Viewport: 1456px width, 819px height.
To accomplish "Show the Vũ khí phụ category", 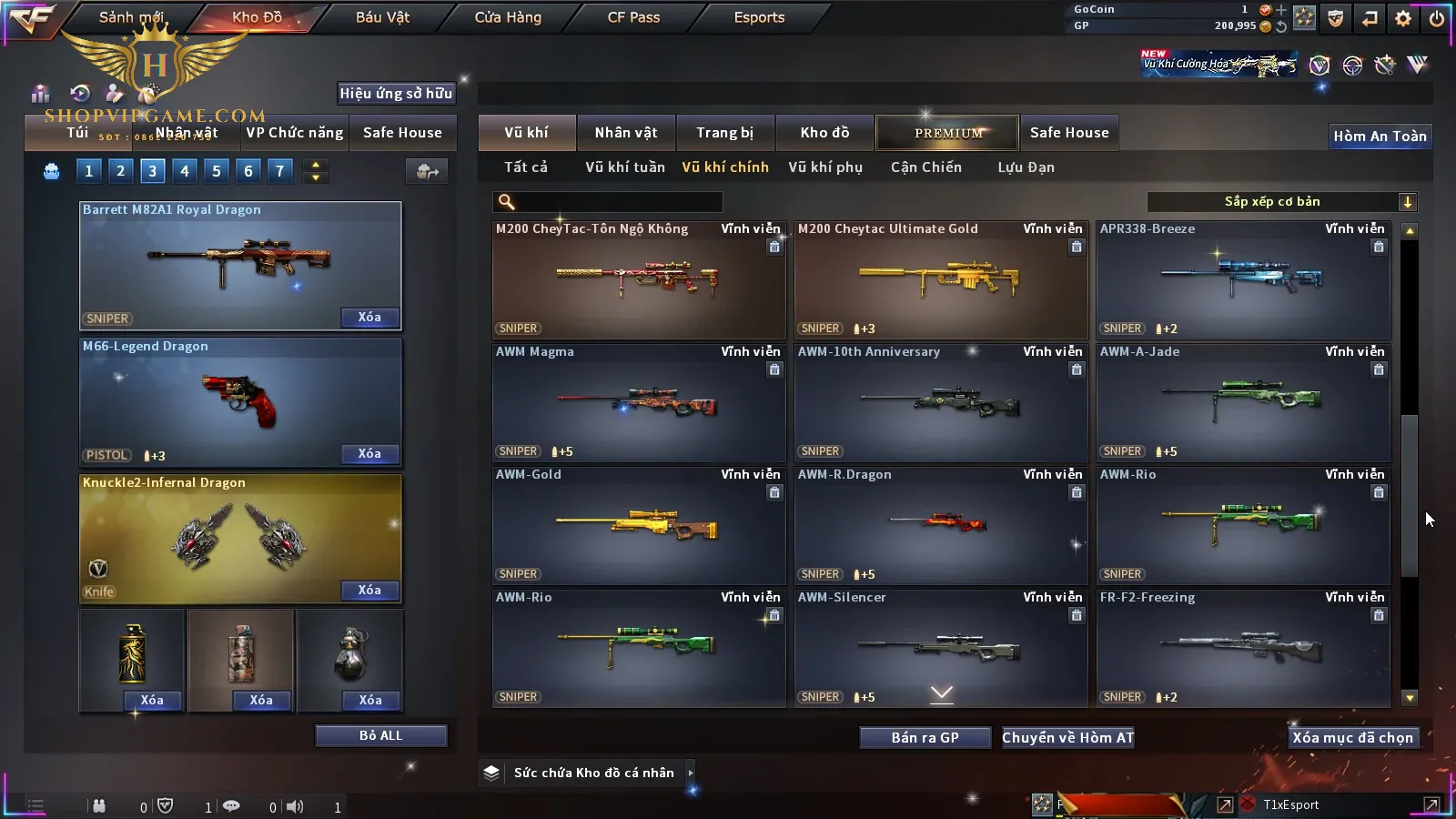I will pyautogui.click(x=824, y=167).
